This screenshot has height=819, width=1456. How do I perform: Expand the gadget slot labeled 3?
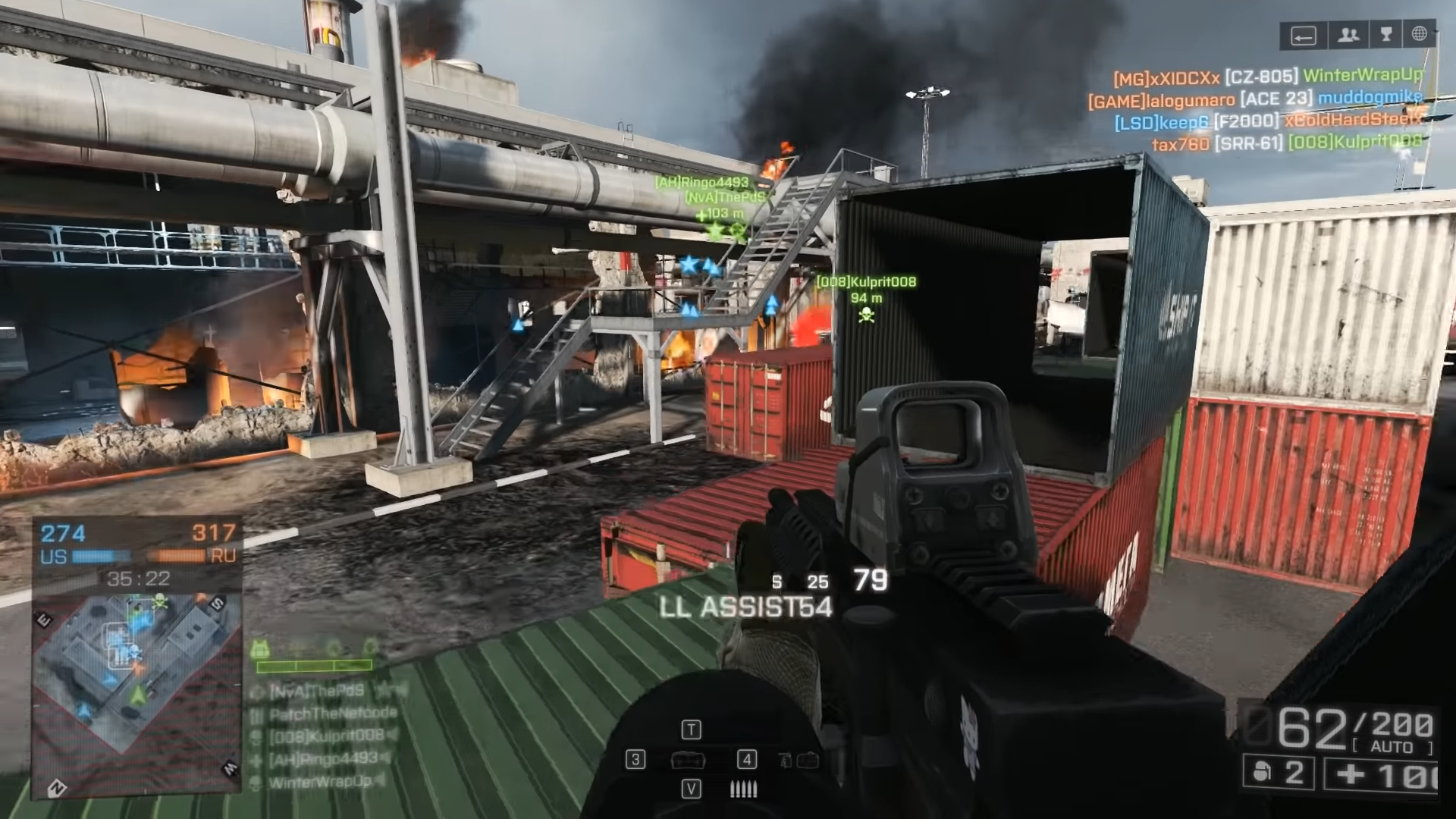pos(635,761)
